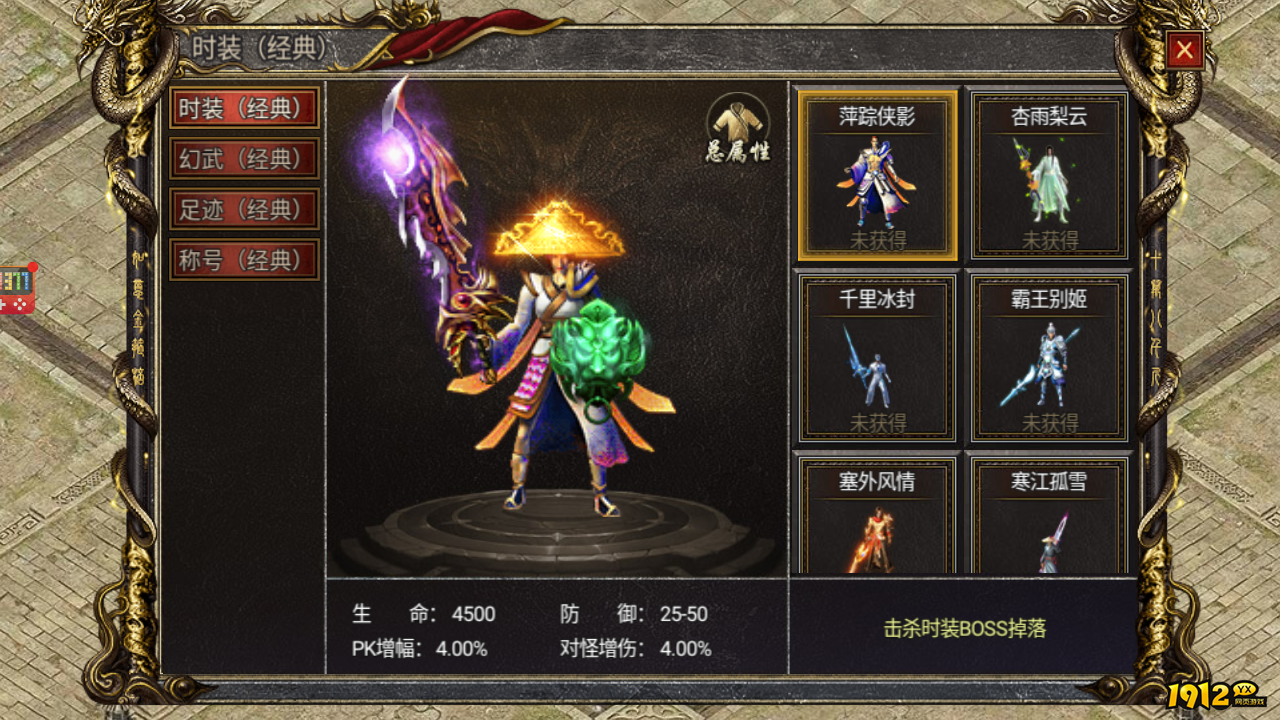This screenshot has width=1280, height=720.
Task: Pick the 千里冰封 outfit tile
Action: coord(877,357)
